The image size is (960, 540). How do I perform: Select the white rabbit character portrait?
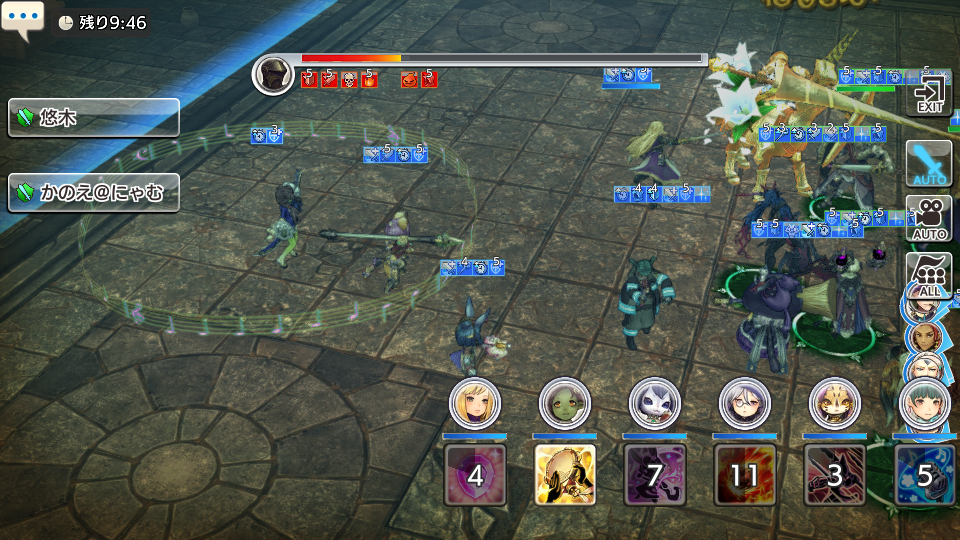[654, 403]
